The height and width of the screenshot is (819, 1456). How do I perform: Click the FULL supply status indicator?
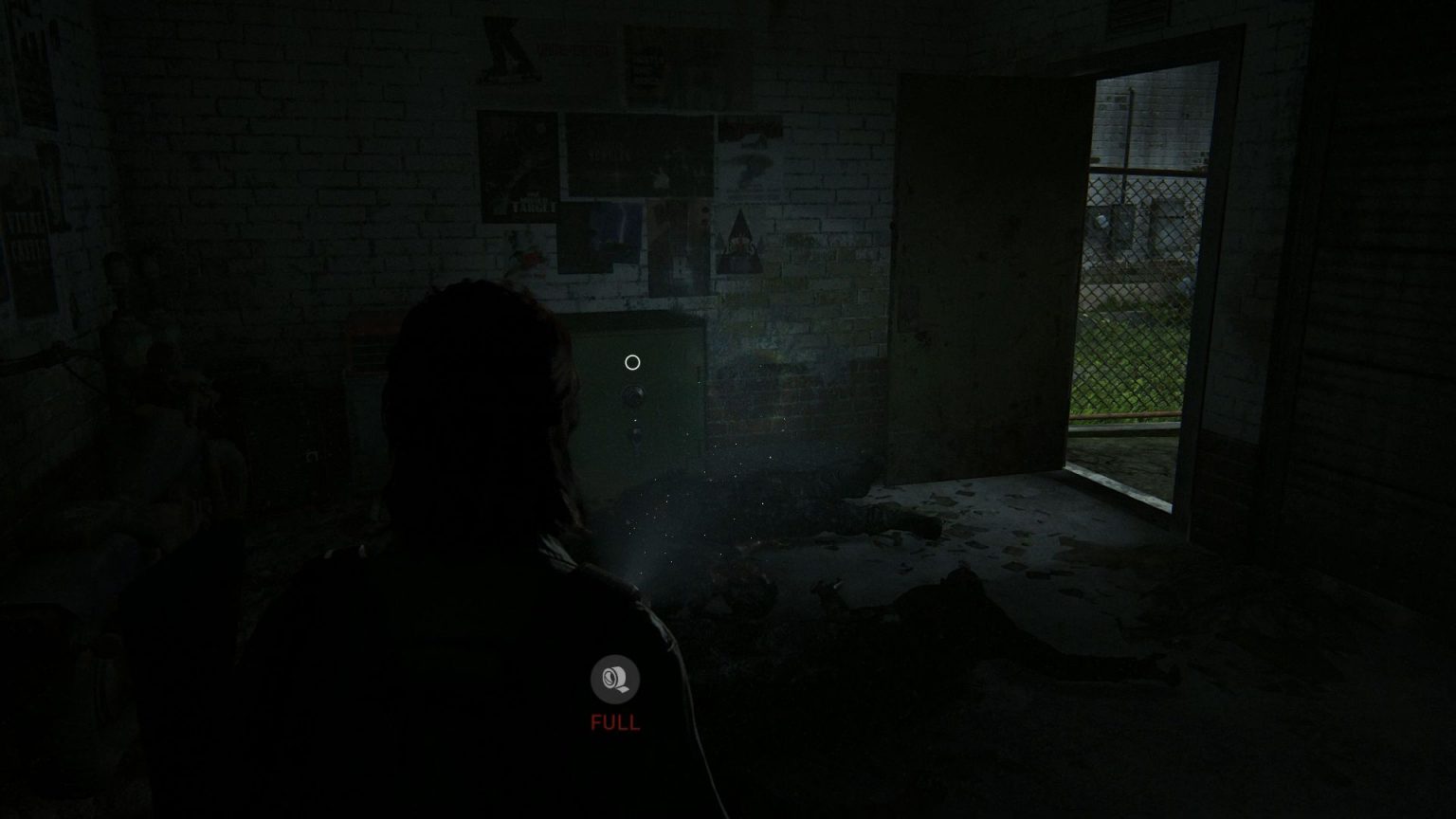(617, 721)
